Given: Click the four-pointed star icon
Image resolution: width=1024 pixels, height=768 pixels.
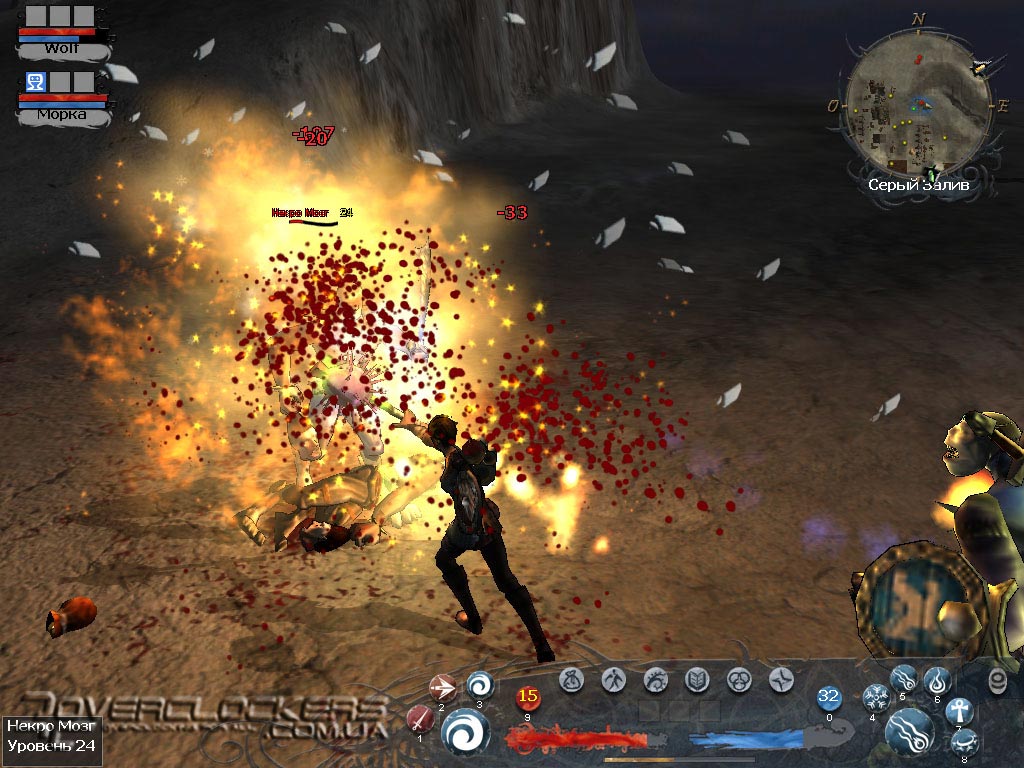Looking at the screenshot, I should (781, 681).
